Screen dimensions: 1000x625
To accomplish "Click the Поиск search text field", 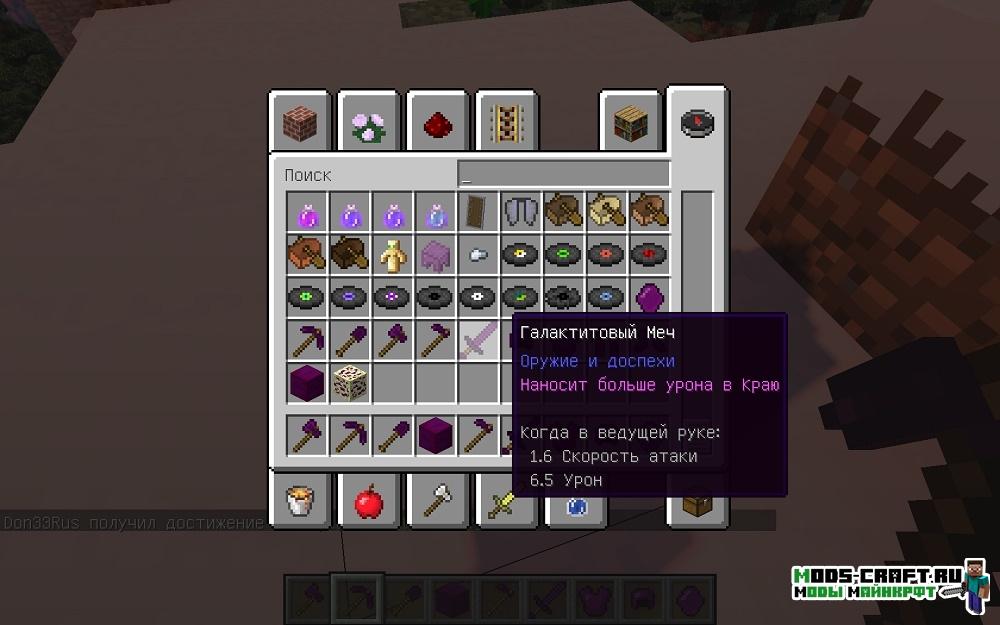I will pos(563,174).
